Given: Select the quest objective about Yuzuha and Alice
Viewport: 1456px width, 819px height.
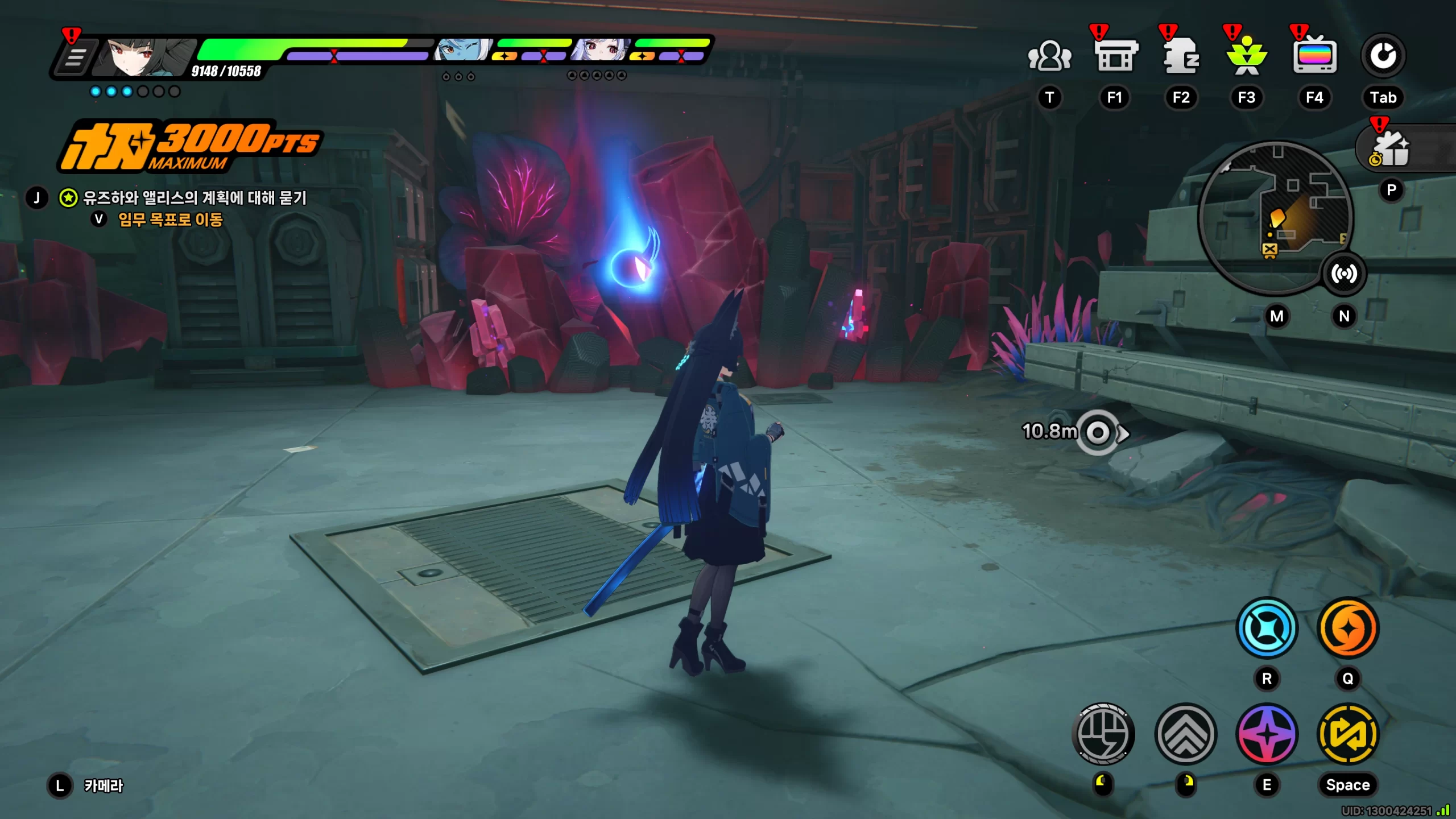Looking at the screenshot, I should 195,198.
